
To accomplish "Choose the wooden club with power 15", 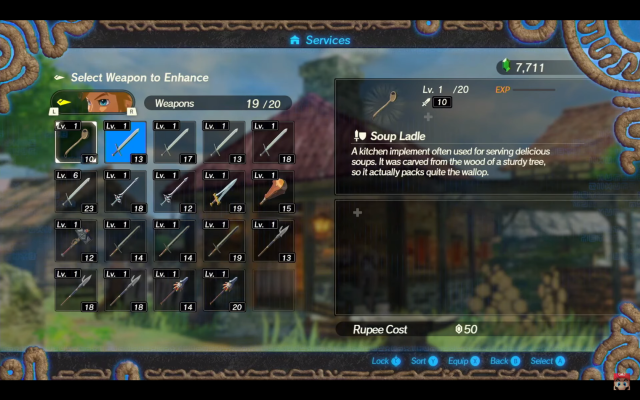I will (273, 191).
